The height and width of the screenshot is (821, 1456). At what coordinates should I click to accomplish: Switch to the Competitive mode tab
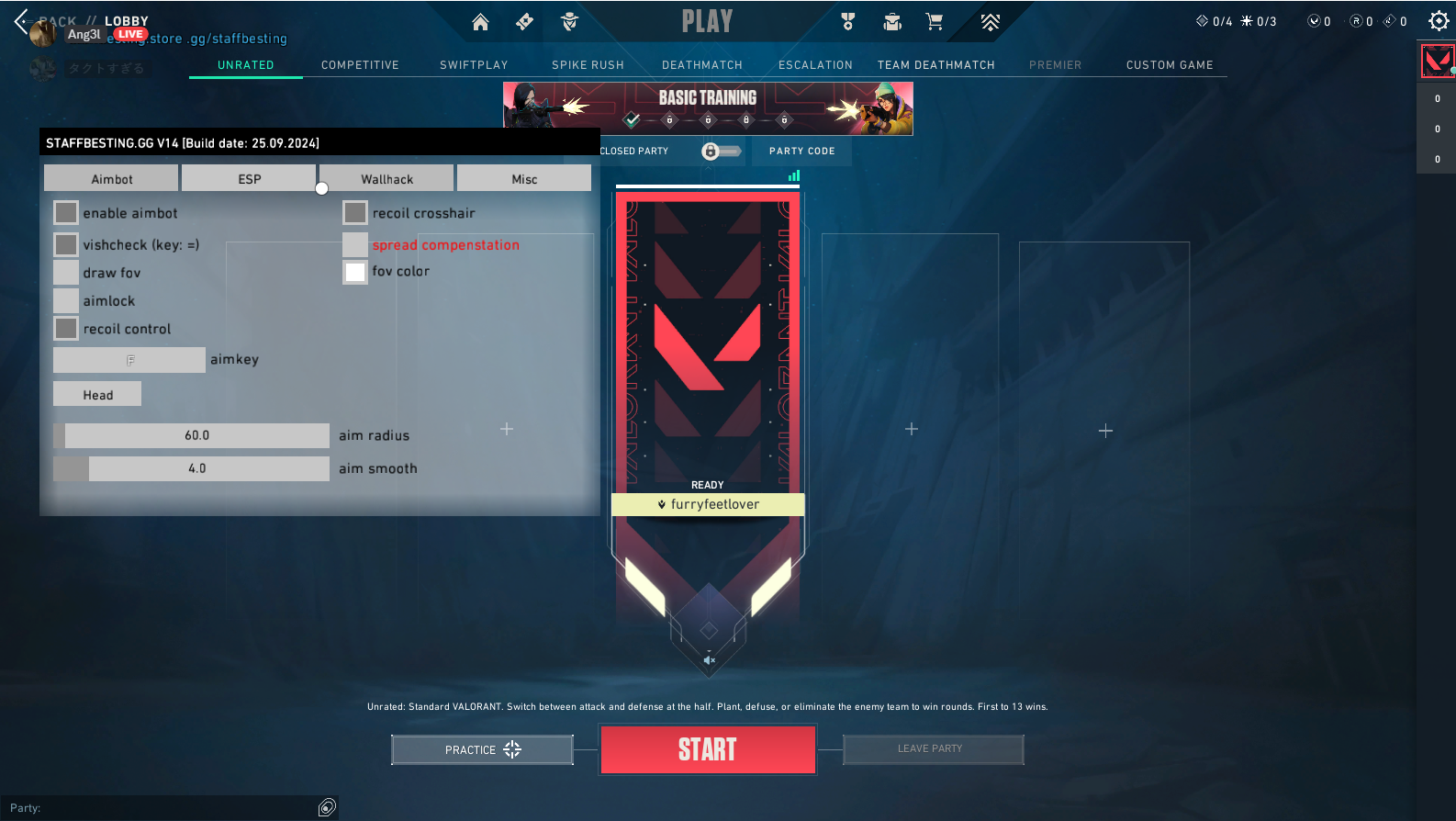pyautogui.click(x=360, y=65)
